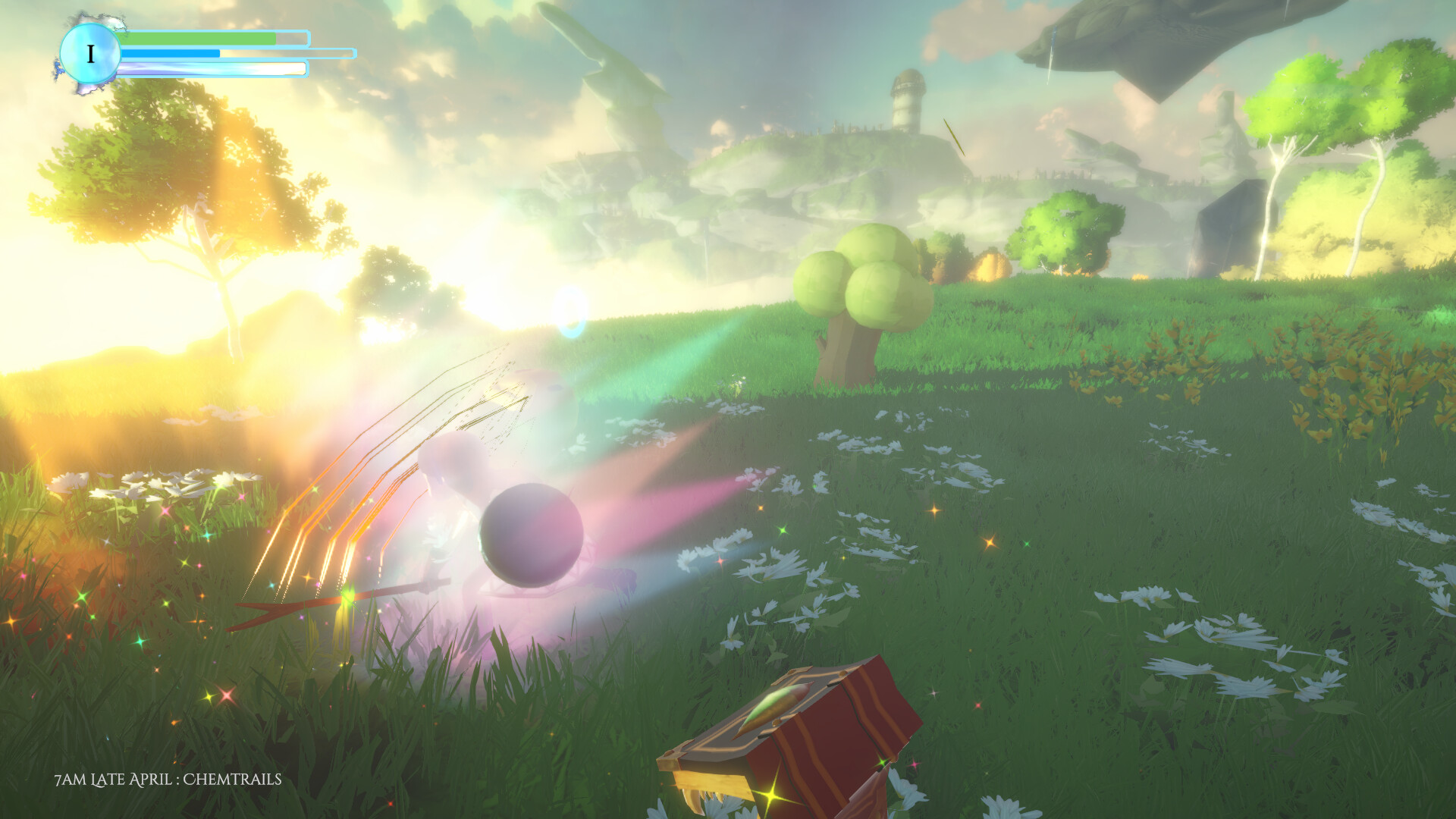Toggle the rainbow-white stamina bar in the HUD

point(212,70)
